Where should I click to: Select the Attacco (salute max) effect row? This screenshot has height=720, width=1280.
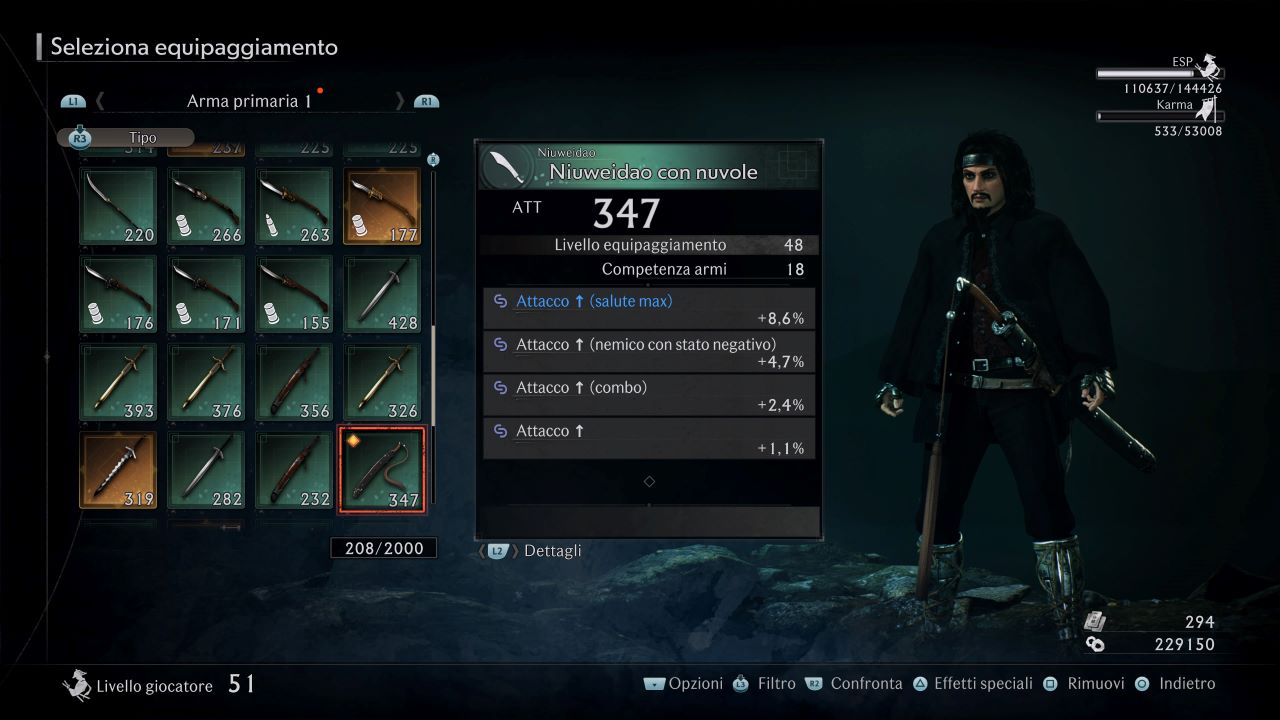click(x=648, y=309)
